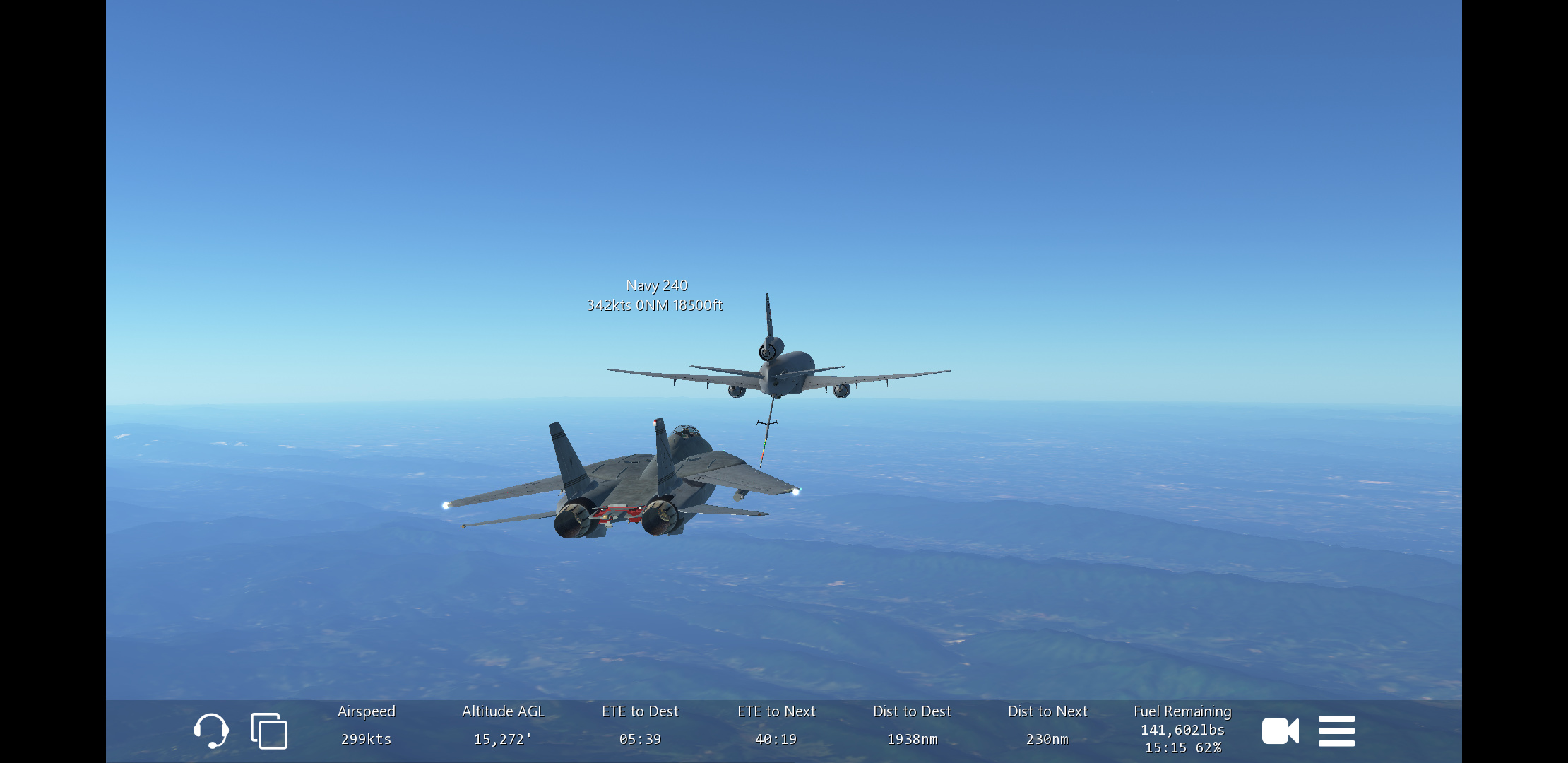
Task: Click the overlapping windows icon
Action: point(269,731)
